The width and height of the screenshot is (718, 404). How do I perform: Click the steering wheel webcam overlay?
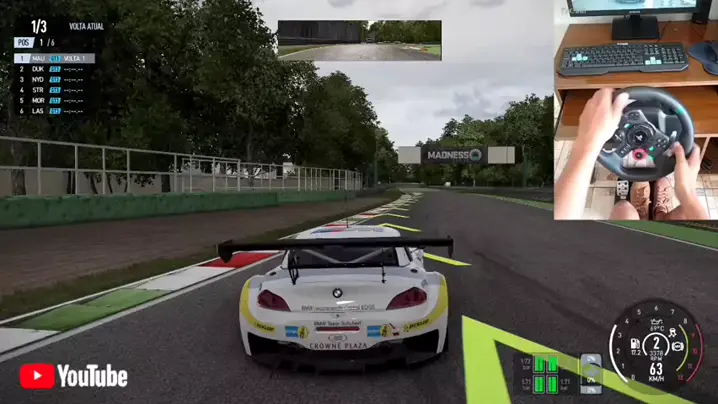coord(635,108)
